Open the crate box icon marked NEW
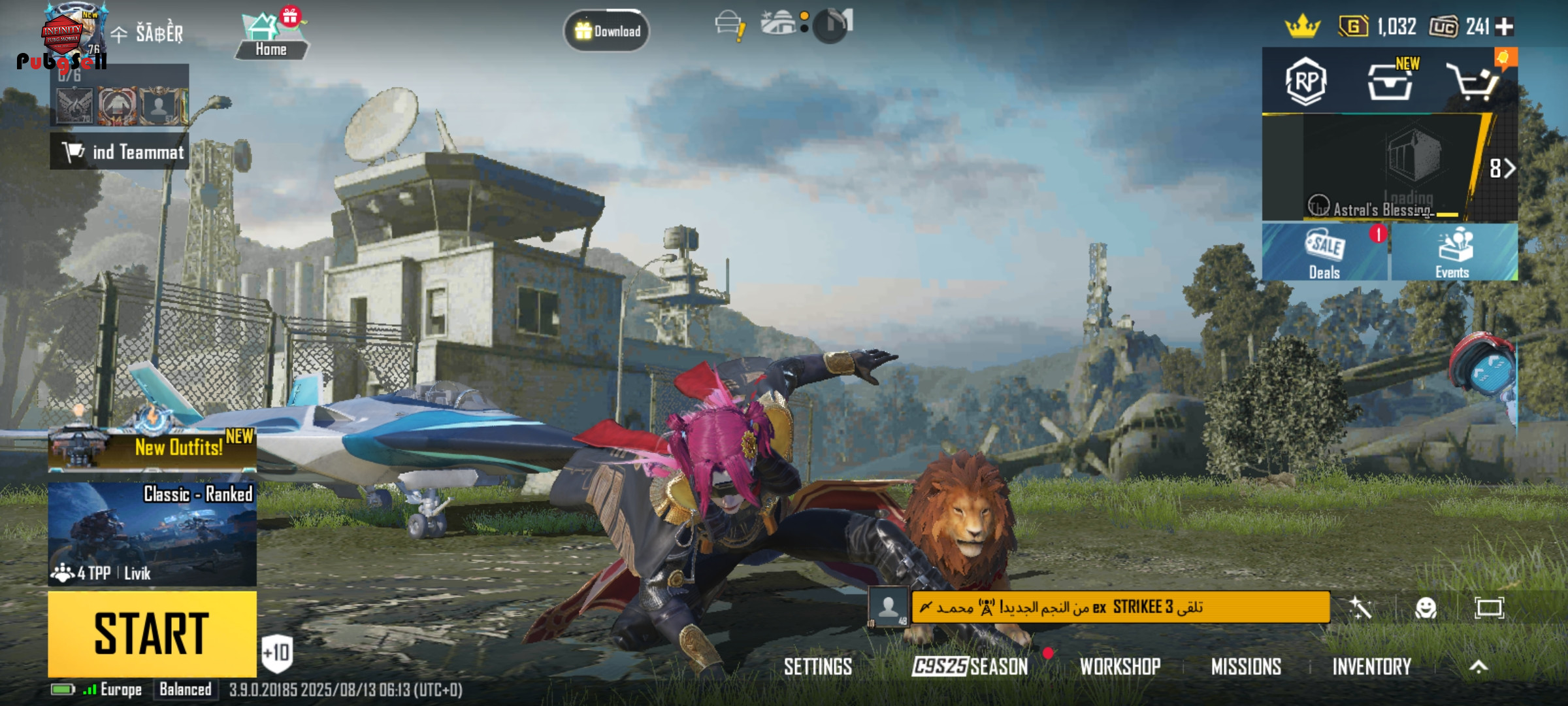Viewport: 1568px width, 706px height. pyautogui.click(x=1390, y=82)
